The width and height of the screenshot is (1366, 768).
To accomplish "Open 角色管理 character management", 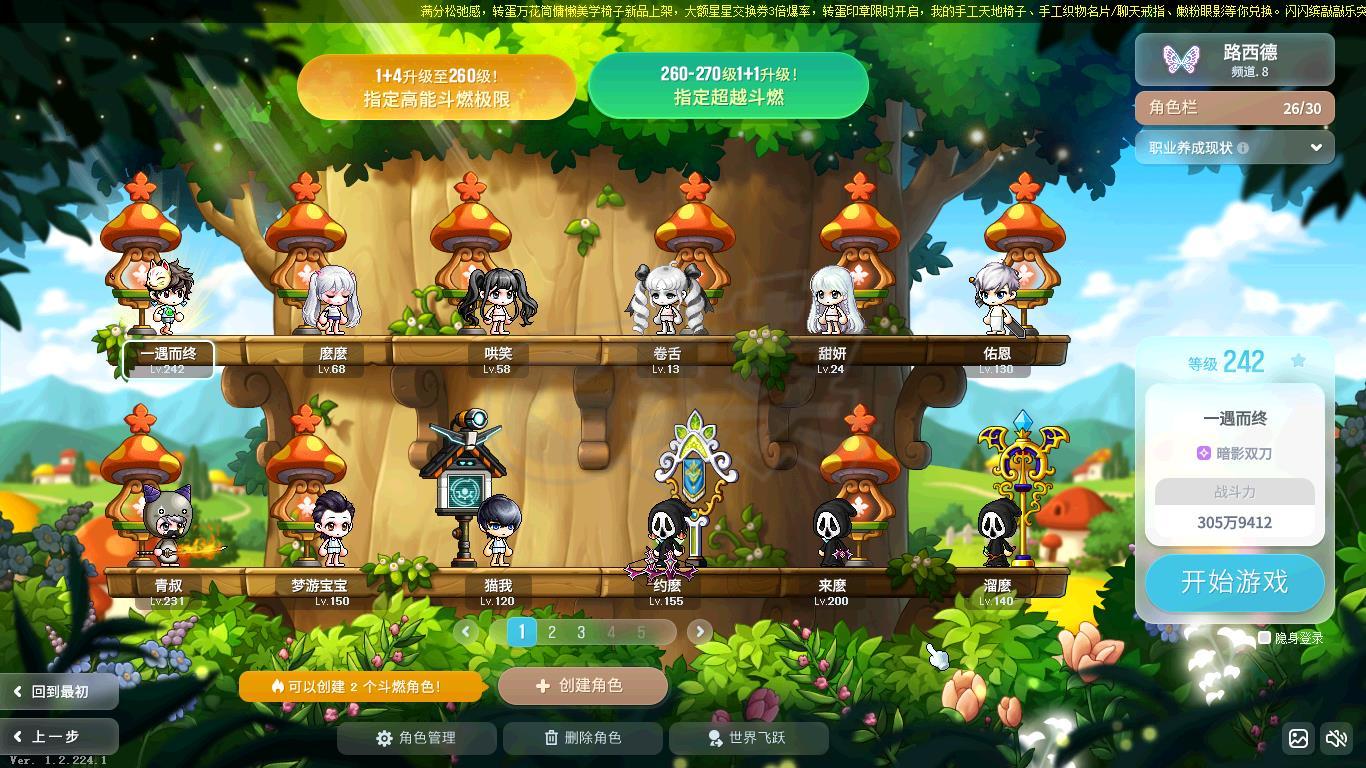I will tap(416, 738).
